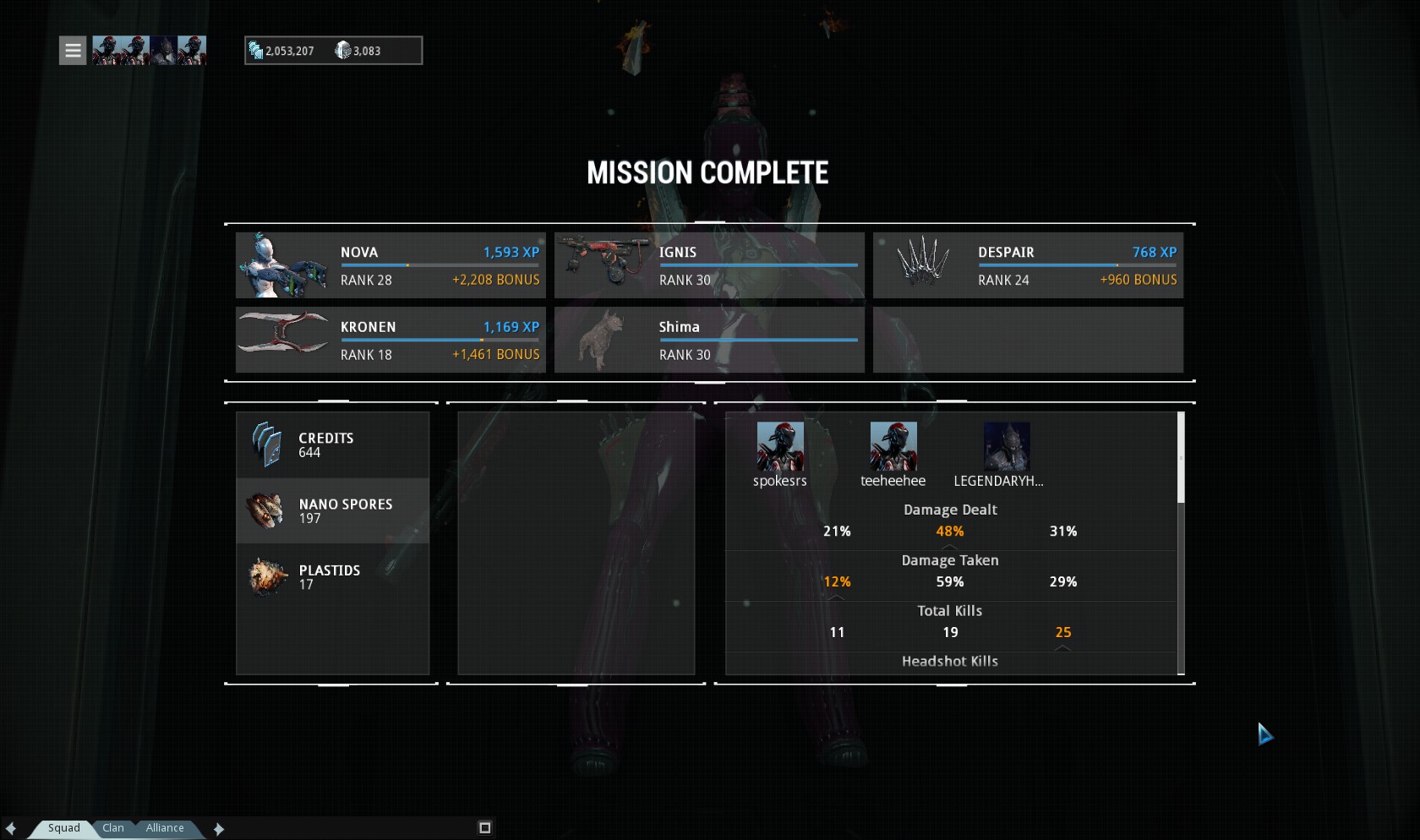
Task: Expand the chat window with square button
Action: pos(485,828)
